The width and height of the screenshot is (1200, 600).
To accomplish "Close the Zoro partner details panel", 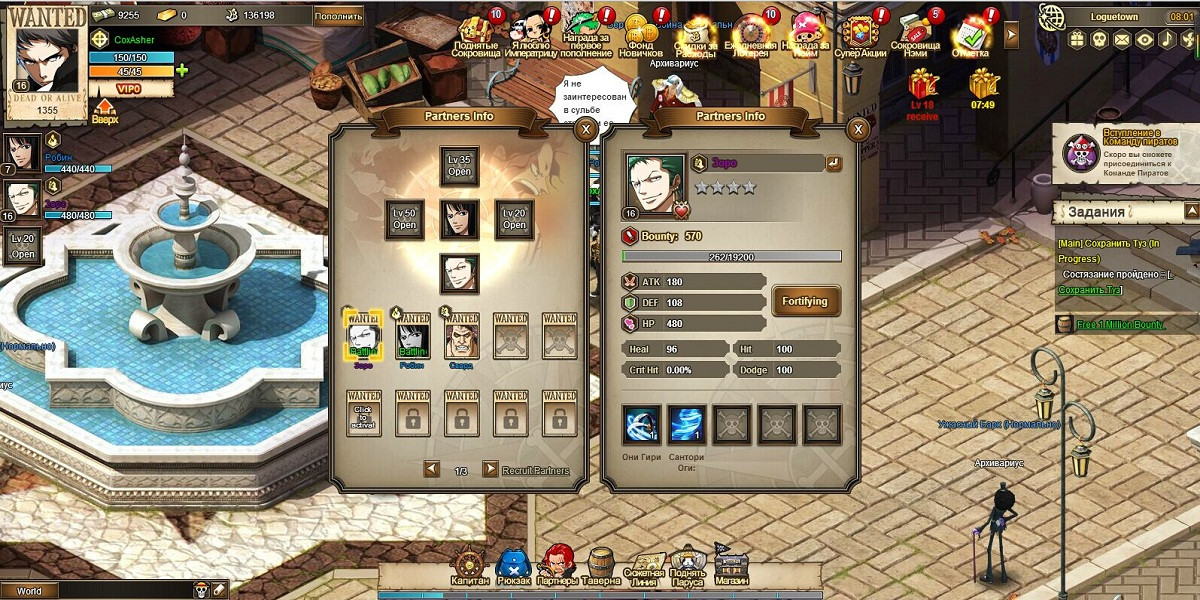I will pos(857,129).
